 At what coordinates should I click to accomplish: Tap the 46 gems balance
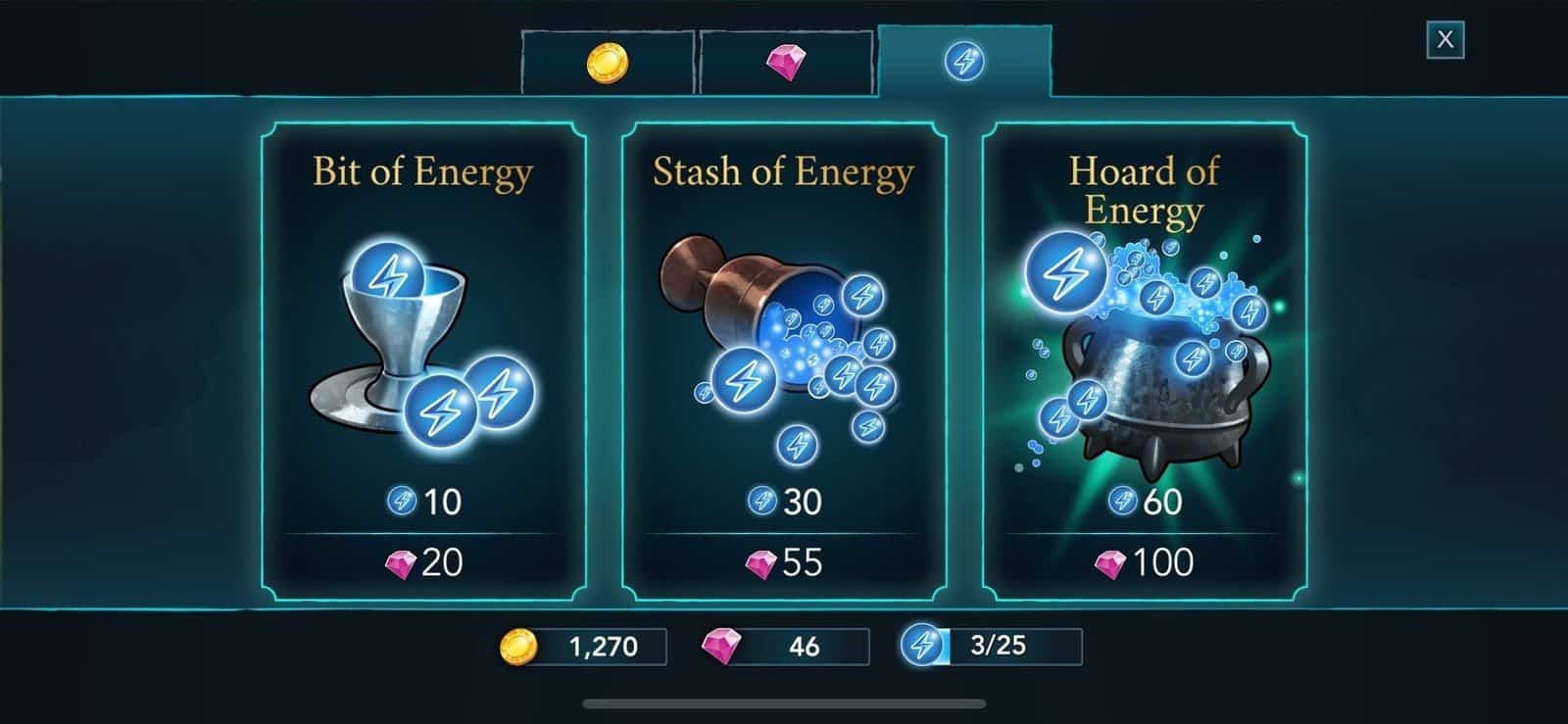coord(786,647)
